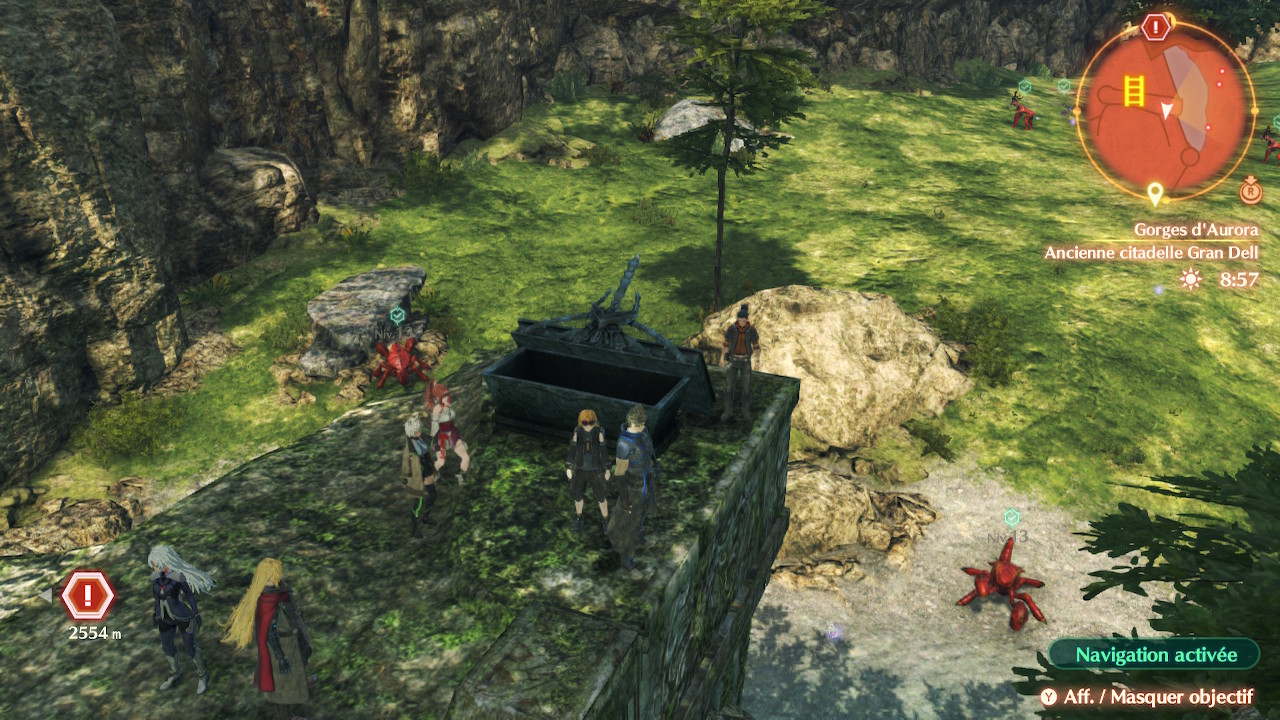Select the yellow location pin below the minimap
Image resolution: width=1280 pixels, height=720 pixels.
1155,192
